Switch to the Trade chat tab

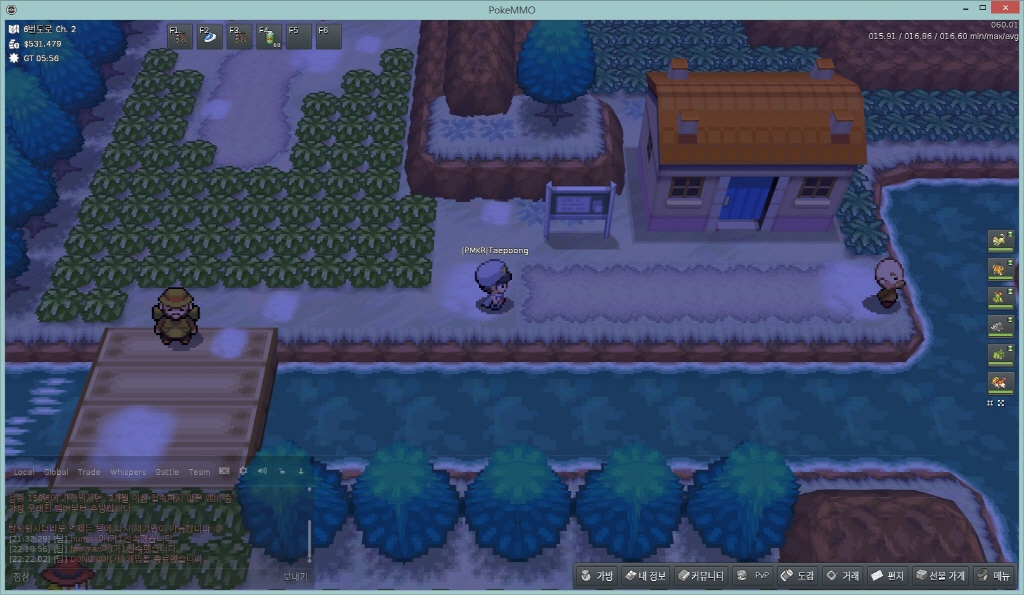pos(89,472)
